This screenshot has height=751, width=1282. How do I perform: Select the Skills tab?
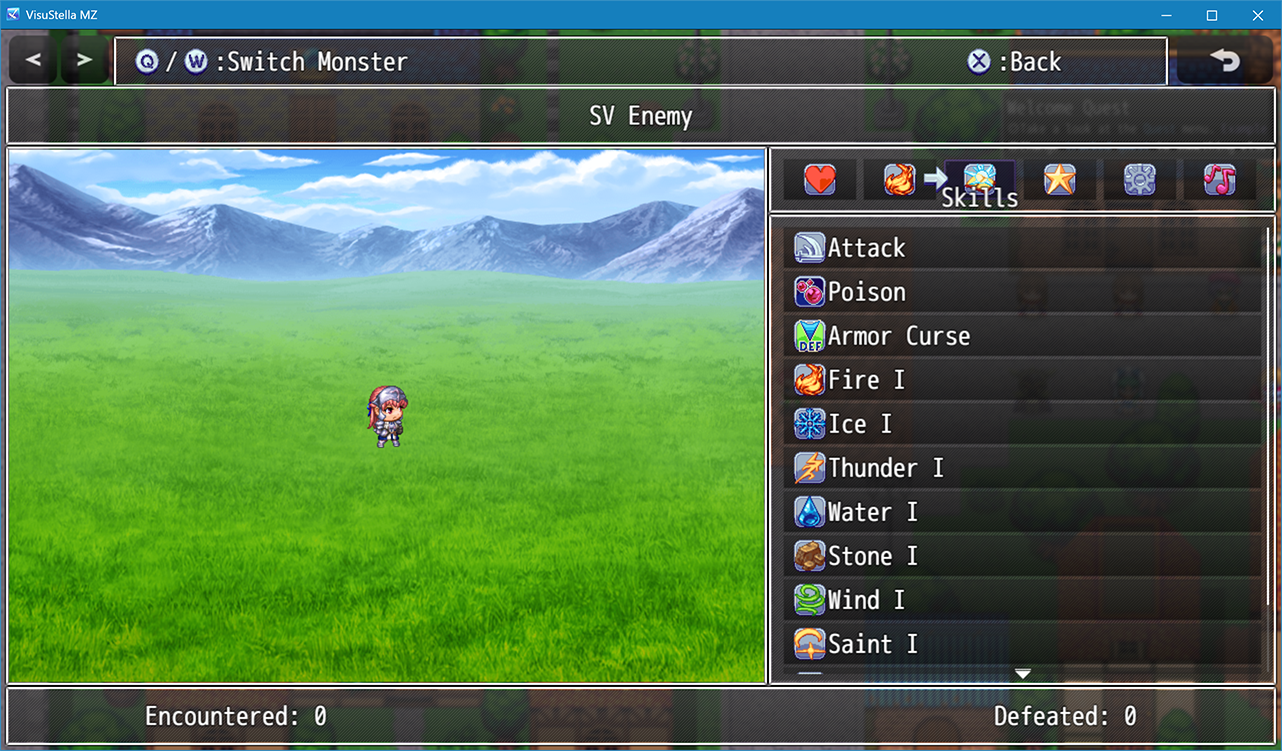[x=979, y=180]
